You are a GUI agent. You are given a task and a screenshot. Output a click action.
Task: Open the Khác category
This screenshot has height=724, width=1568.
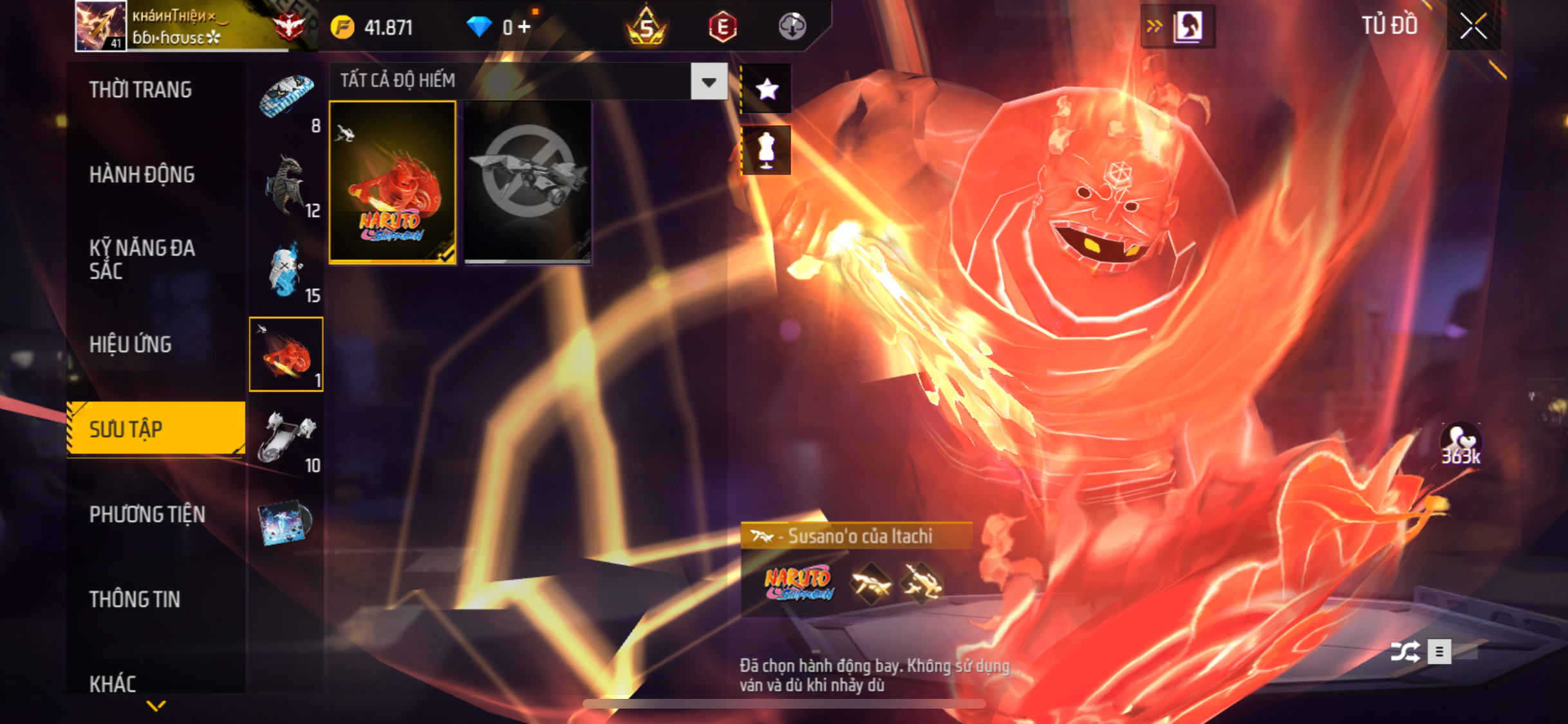[113, 683]
